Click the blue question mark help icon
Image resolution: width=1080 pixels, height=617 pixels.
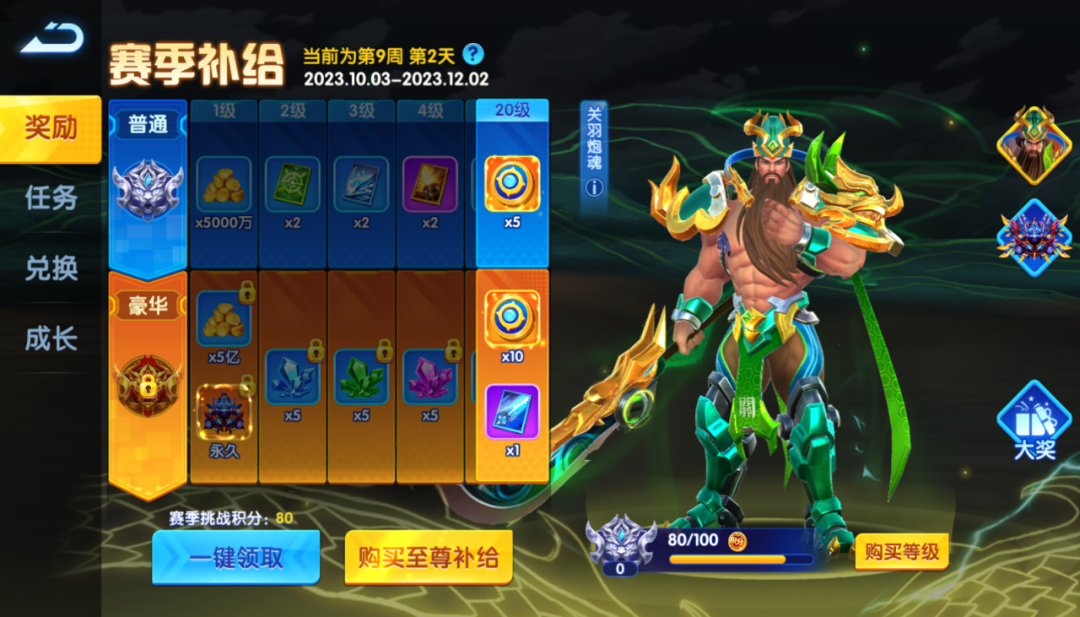[x=473, y=54]
